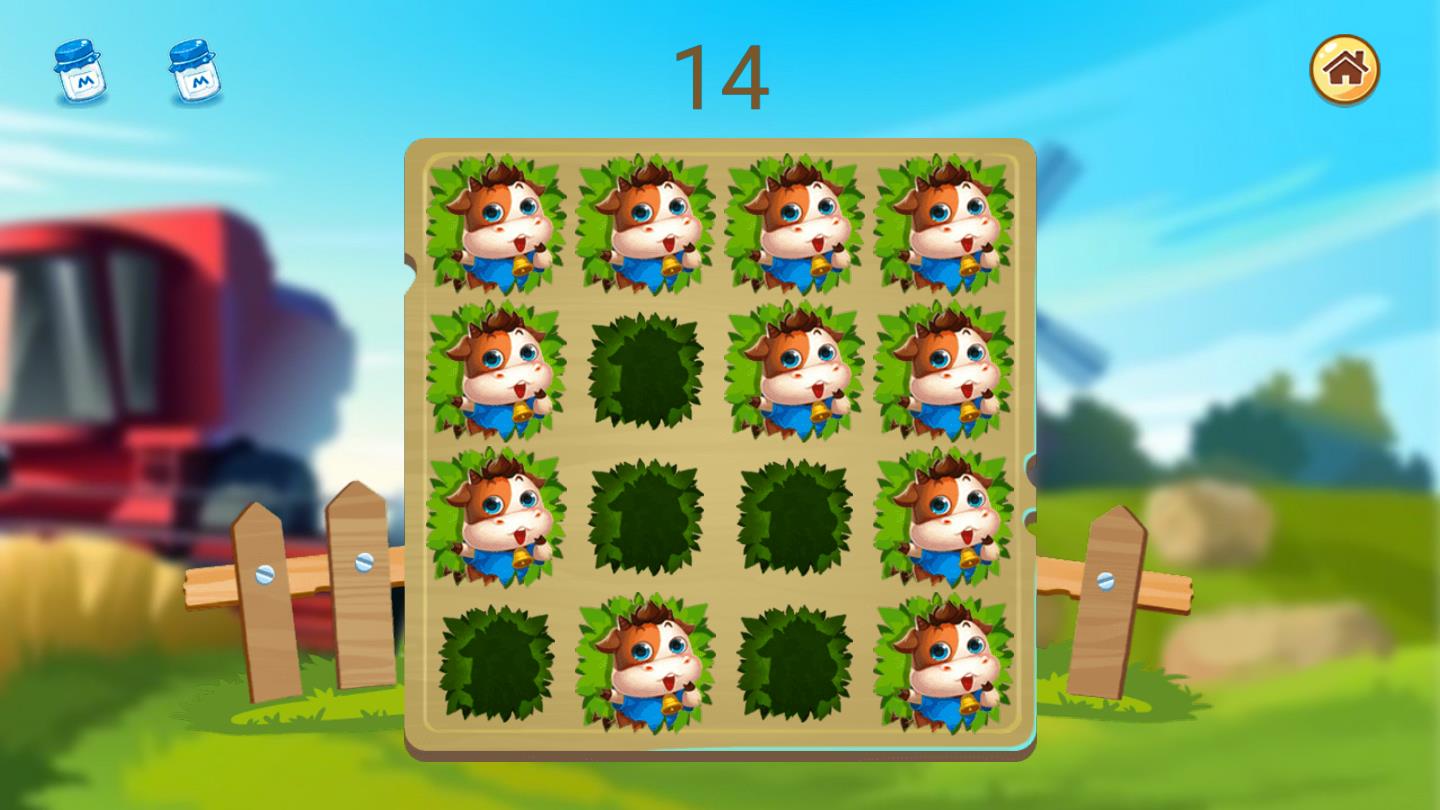Open the home menu button
This screenshot has height=810, width=1440.
pyautogui.click(x=1345, y=66)
